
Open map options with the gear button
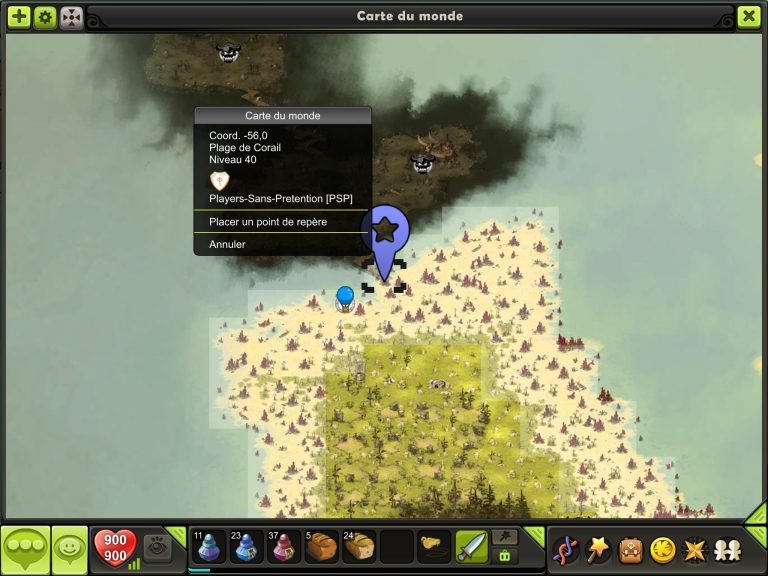tap(45, 17)
